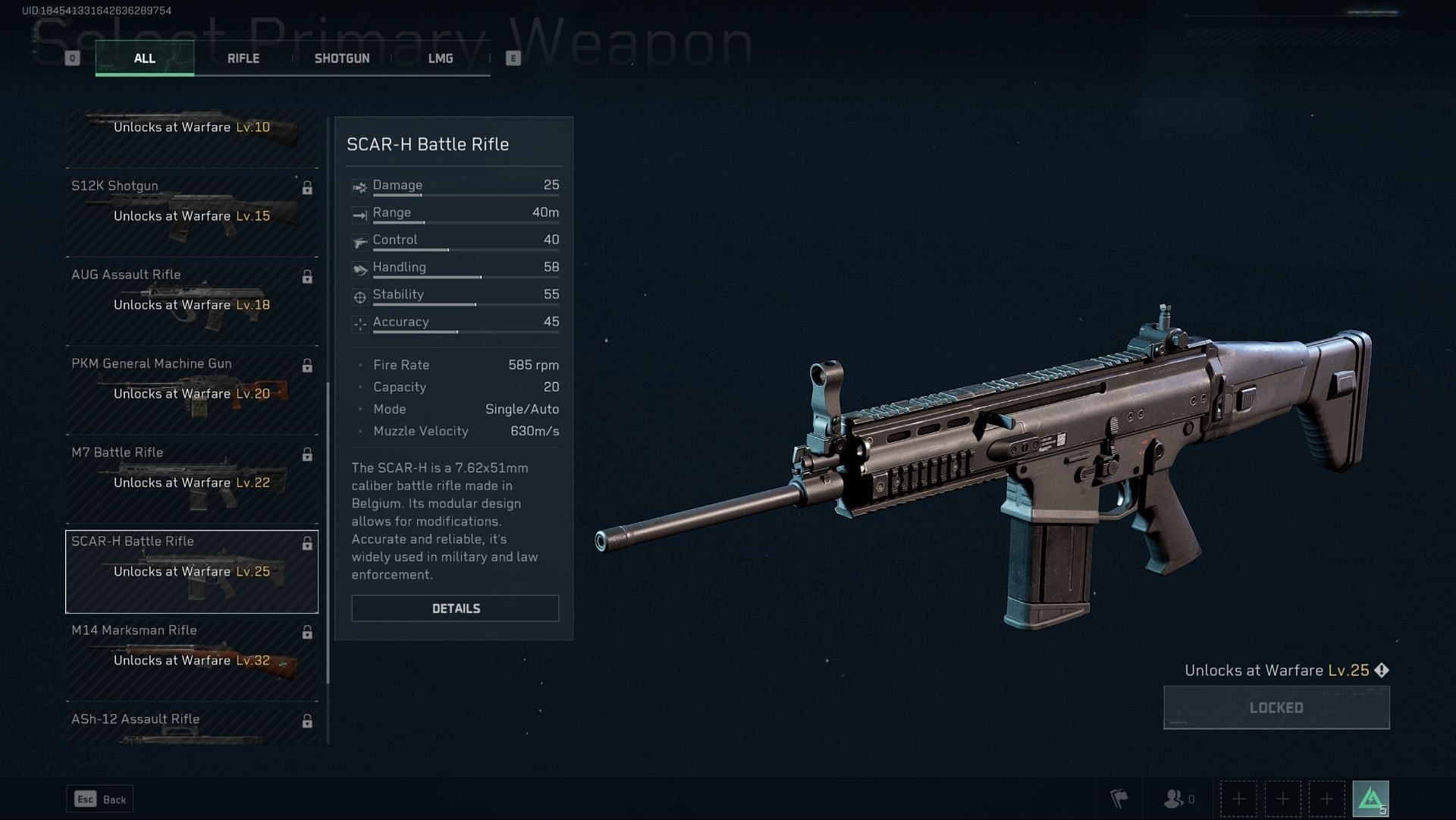The image size is (1456, 820).
Task: Click the diamond icon beside Unlocks at Warfare Lv.25
Action: coord(1382,671)
